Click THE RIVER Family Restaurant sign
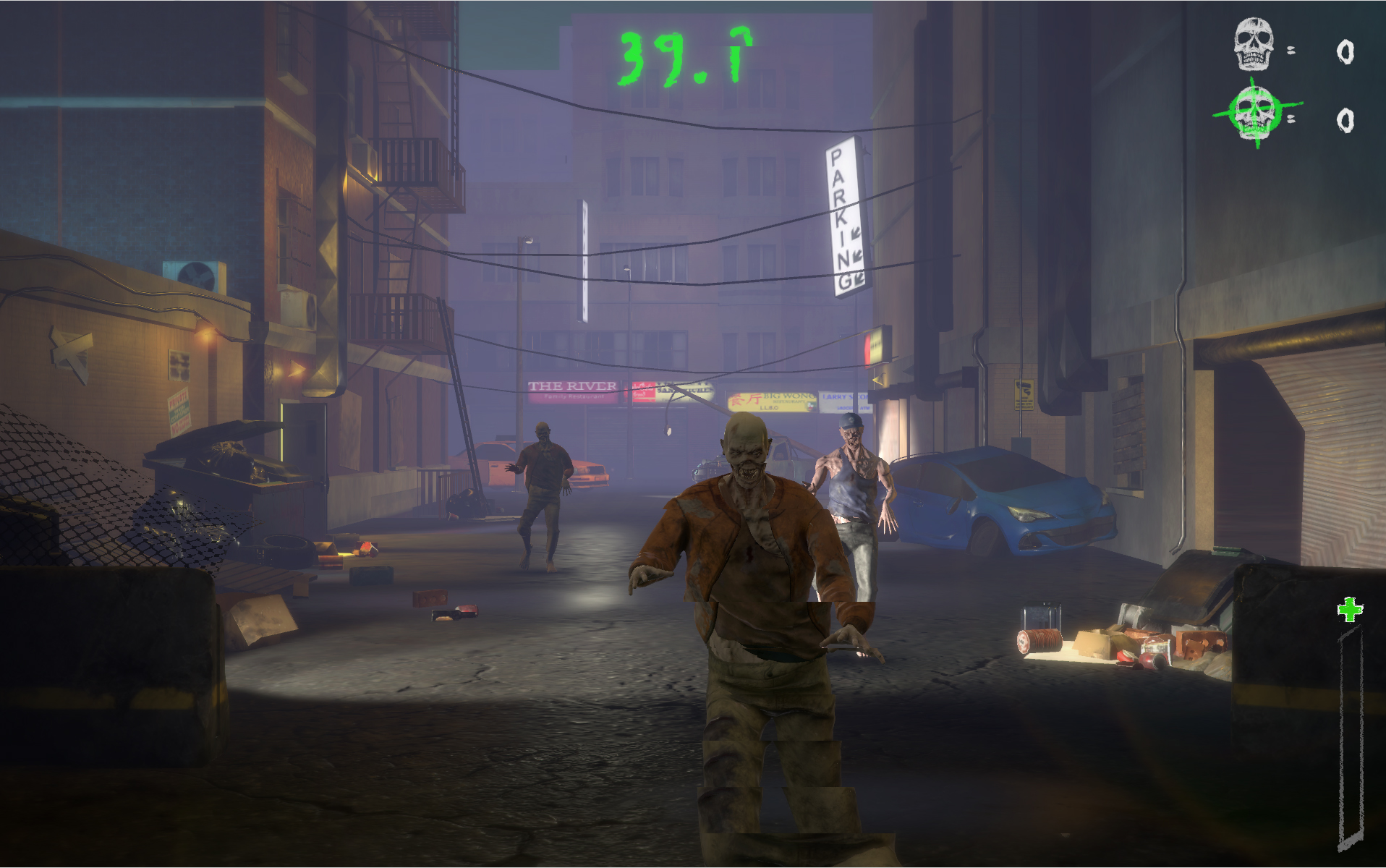This screenshot has width=1386, height=868. (x=571, y=391)
